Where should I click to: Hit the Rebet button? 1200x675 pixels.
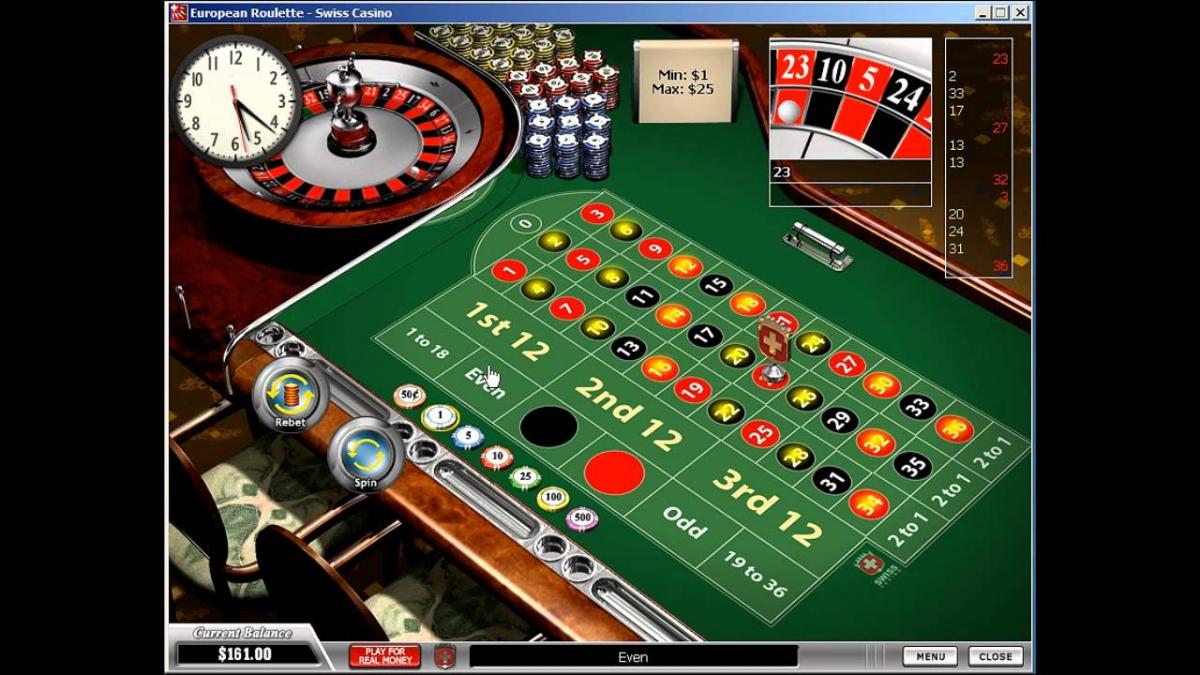pos(290,392)
